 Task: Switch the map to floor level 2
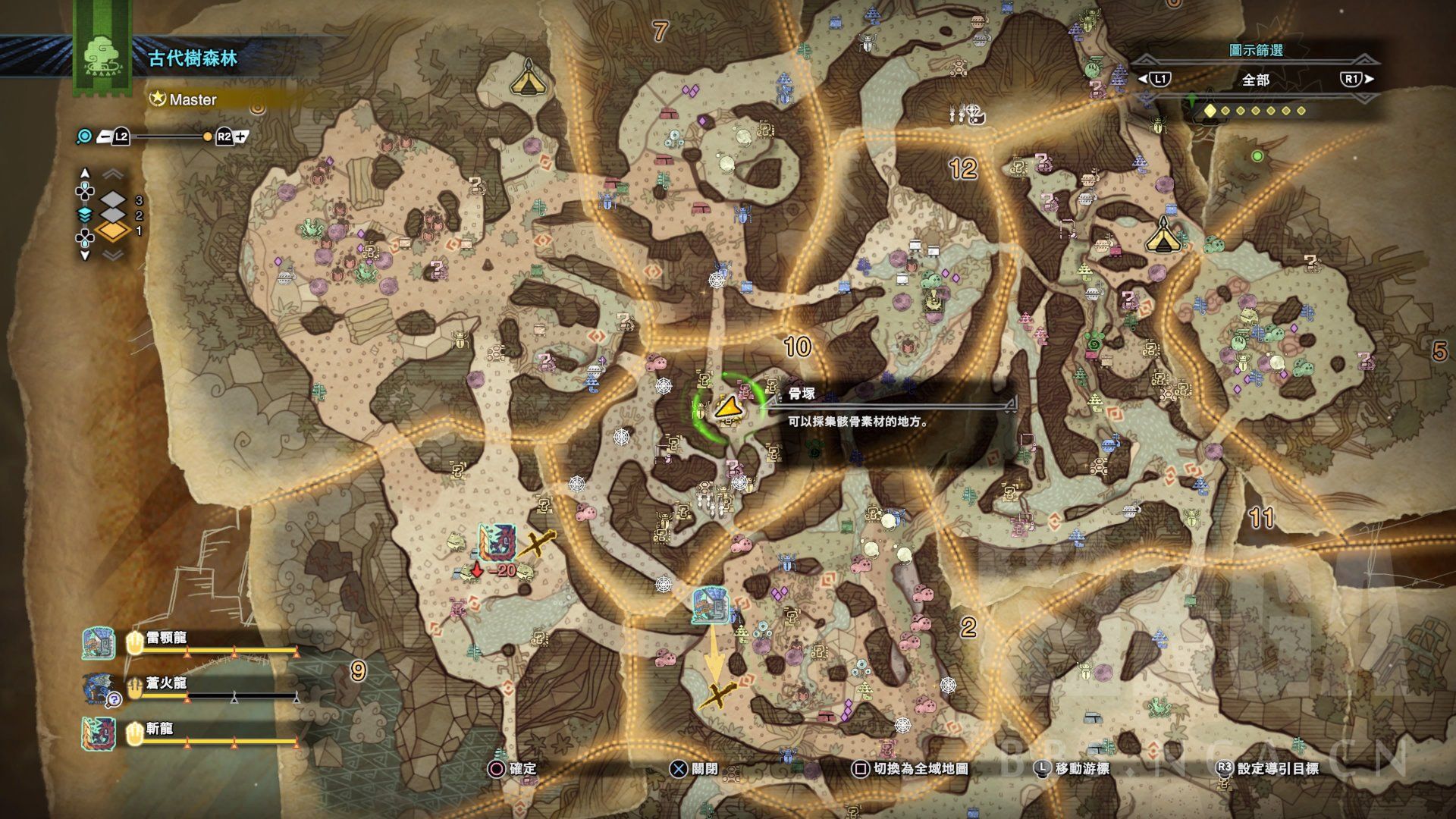point(113,215)
